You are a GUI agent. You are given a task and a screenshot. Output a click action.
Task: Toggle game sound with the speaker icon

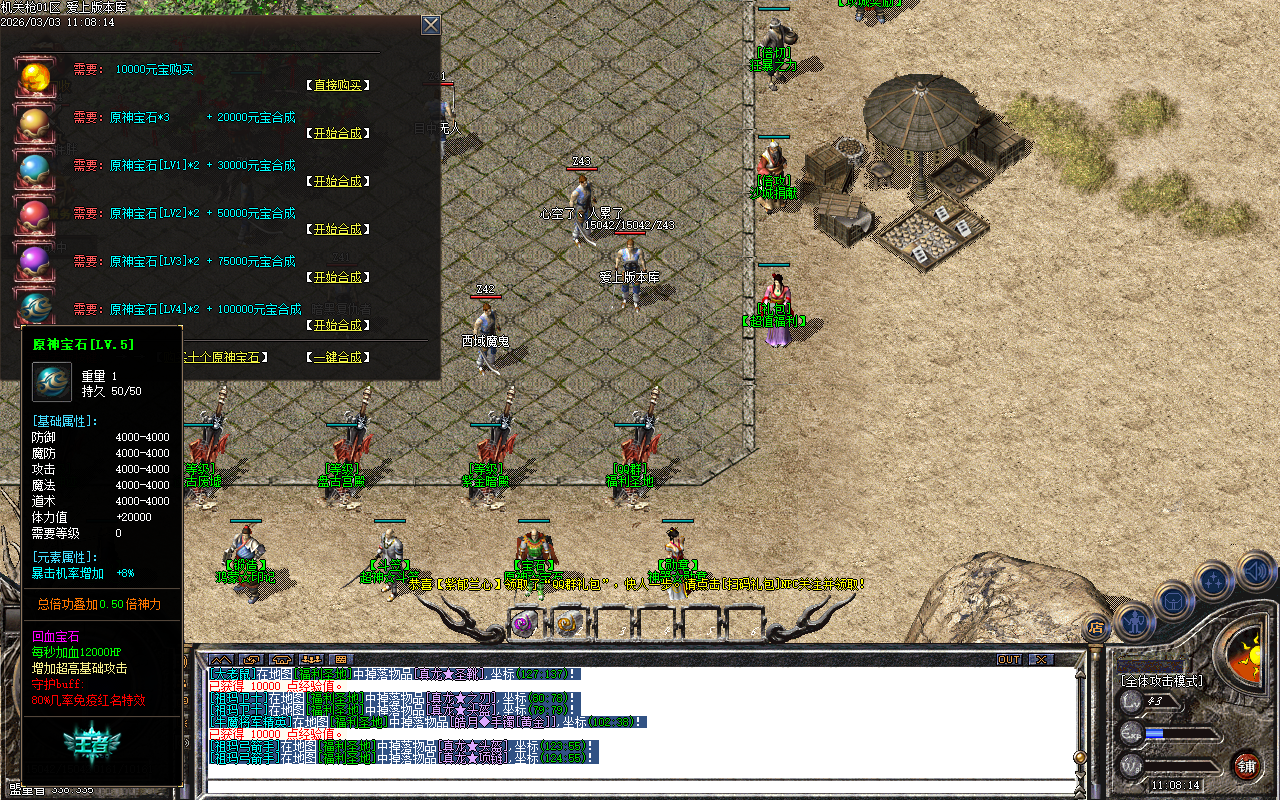click(x=1254, y=572)
